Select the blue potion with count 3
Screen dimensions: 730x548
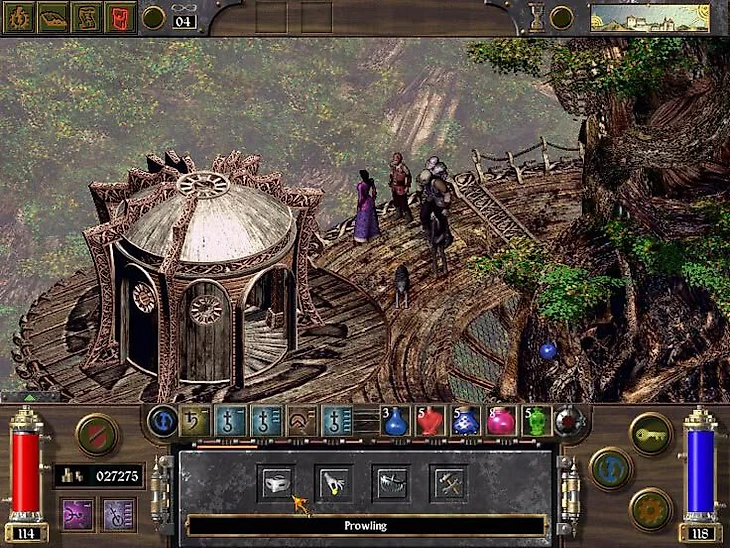click(396, 422)
